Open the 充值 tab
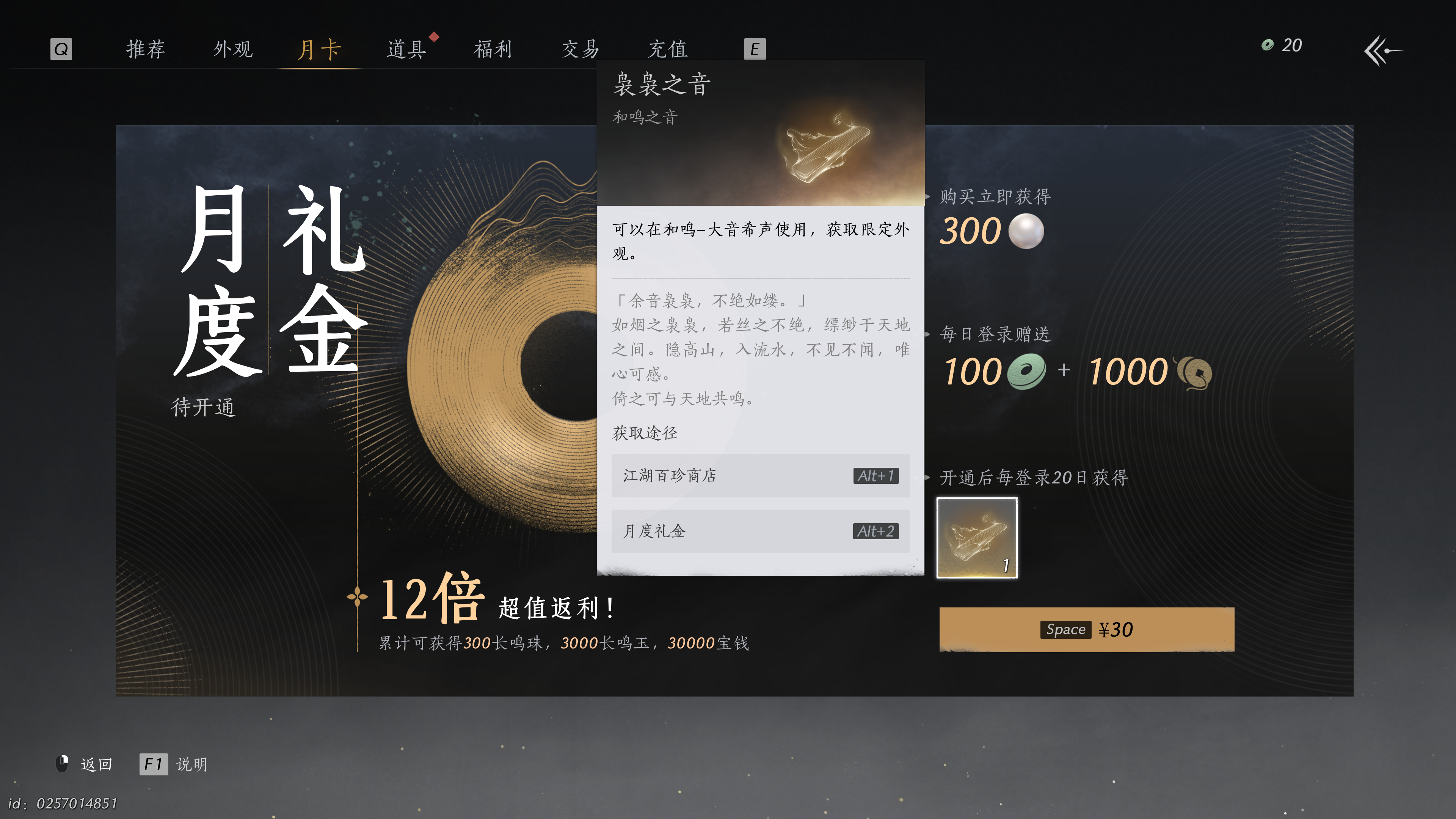This screenshot has height=819, width=1456. (x=668, y=49)
